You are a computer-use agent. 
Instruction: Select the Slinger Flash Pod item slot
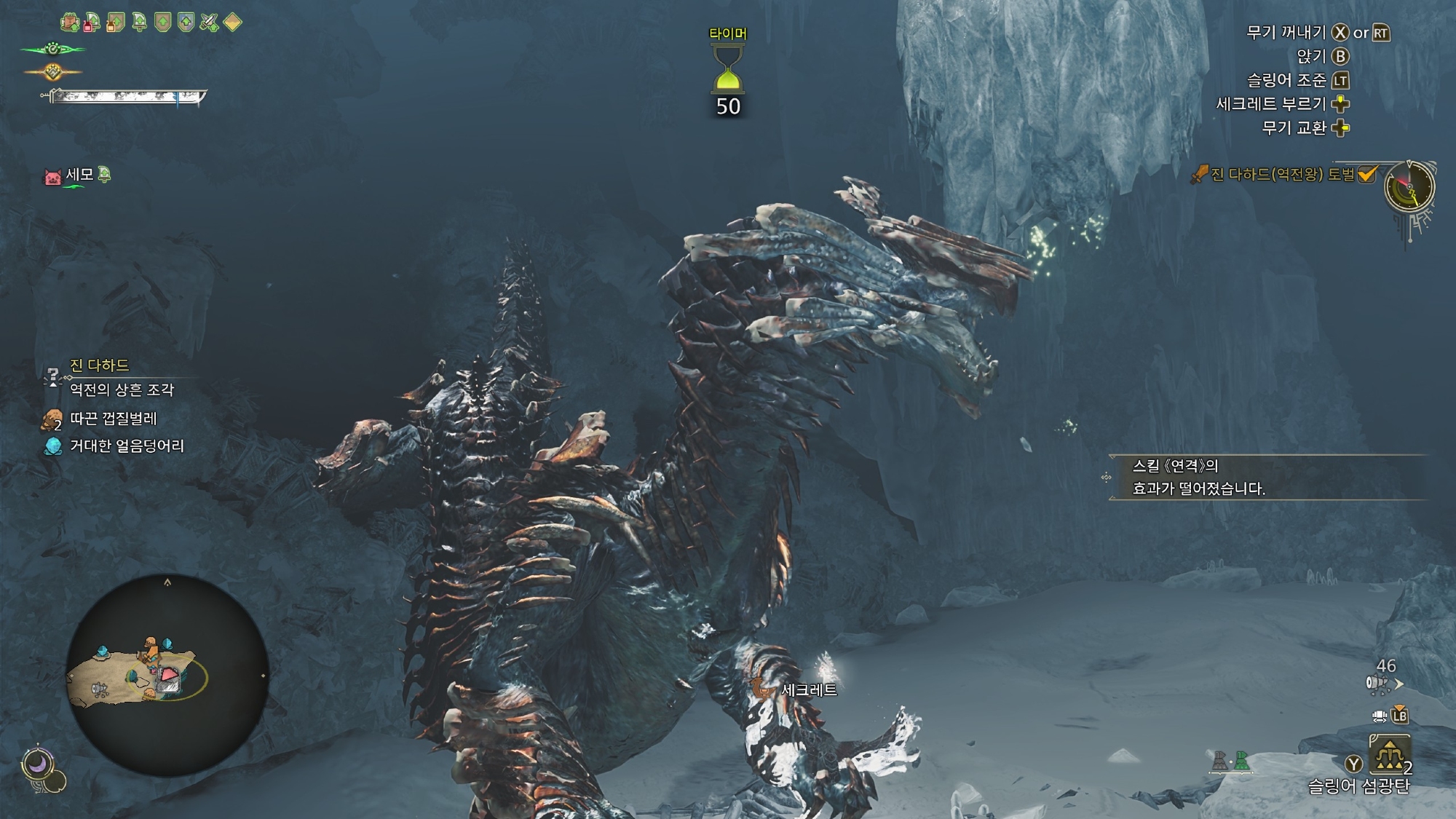pyautogui.click(x=1389, y=755)
